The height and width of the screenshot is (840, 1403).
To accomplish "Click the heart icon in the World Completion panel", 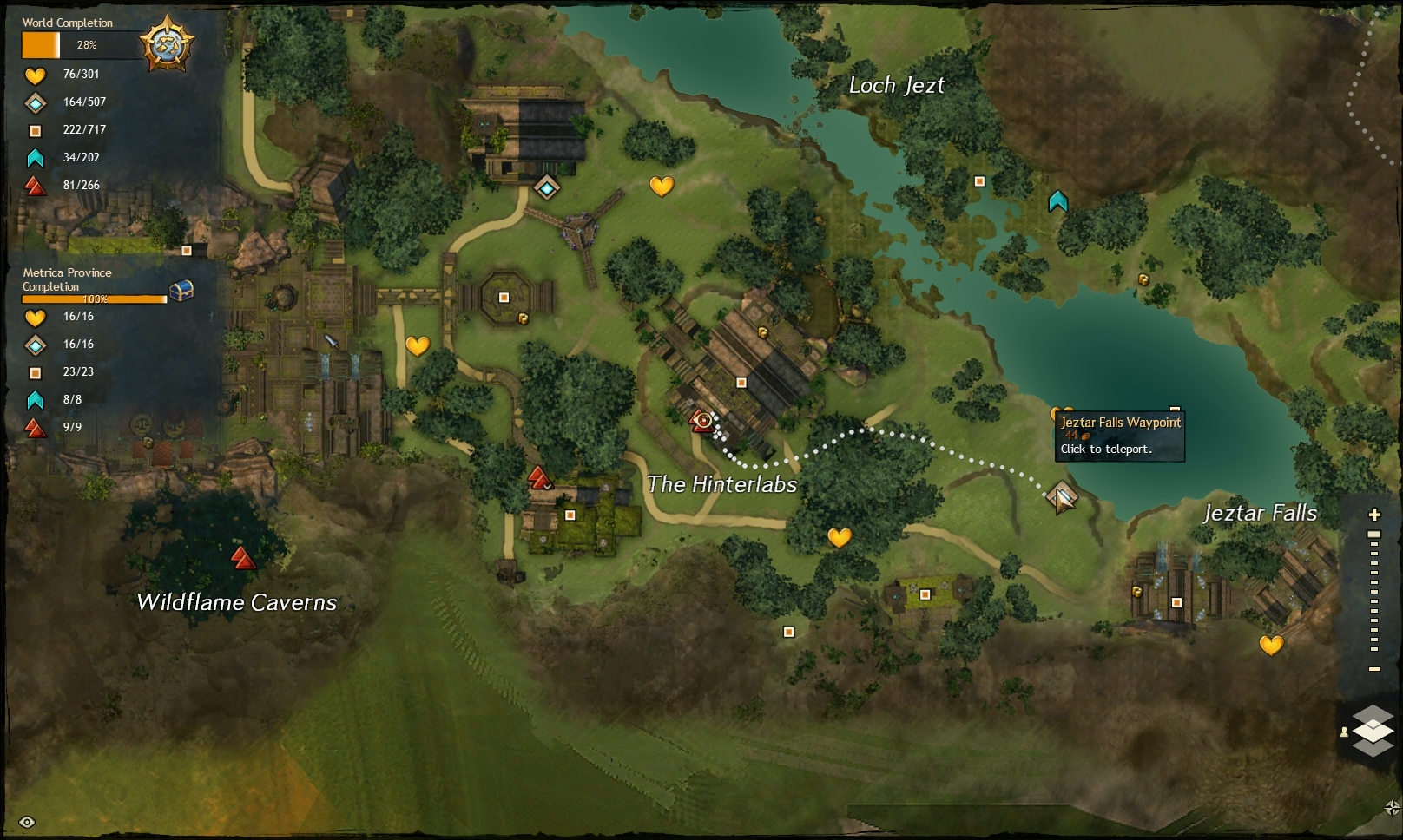I will [34, 75].
